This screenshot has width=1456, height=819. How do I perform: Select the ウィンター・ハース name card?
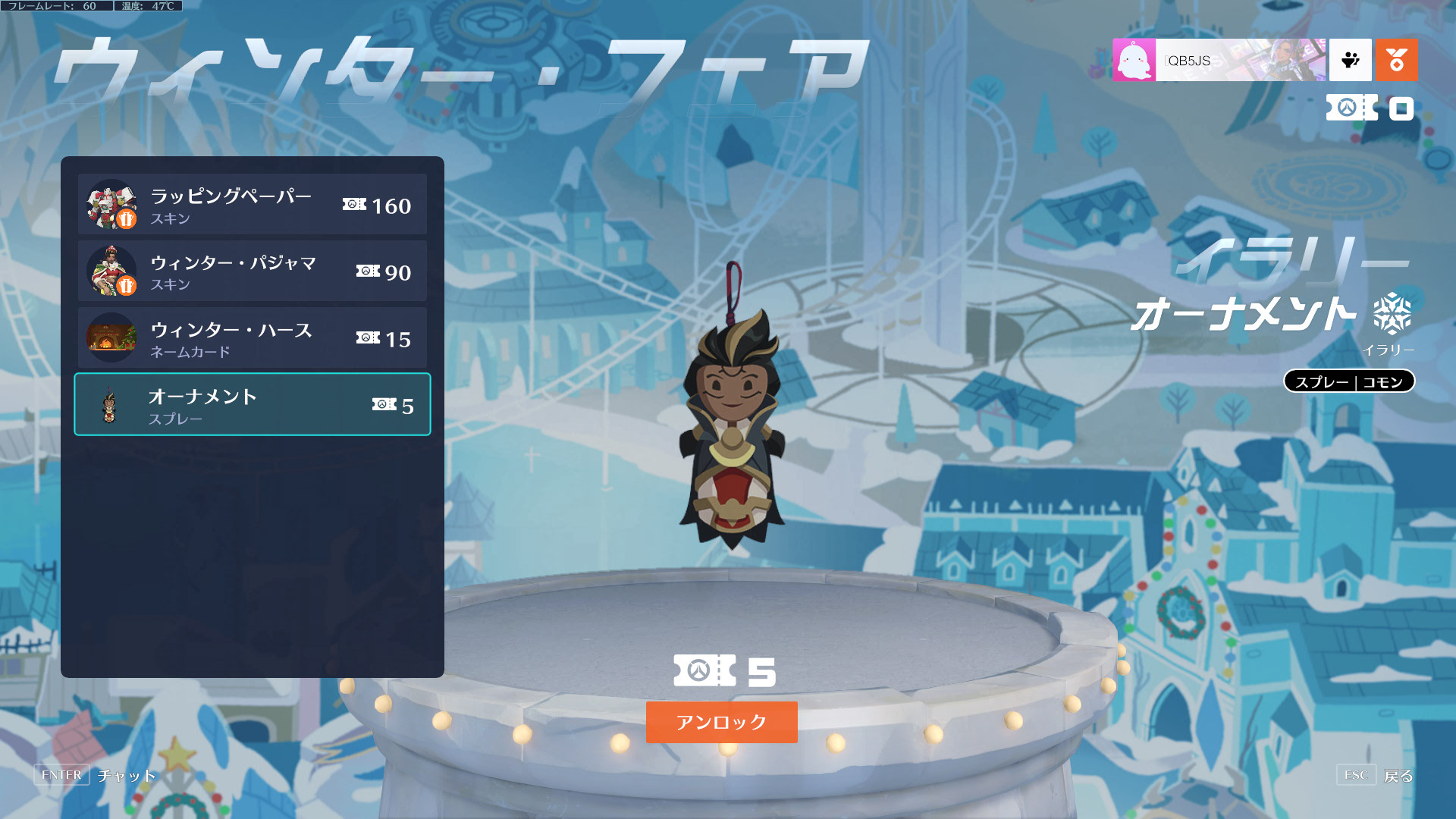(252, 338)
